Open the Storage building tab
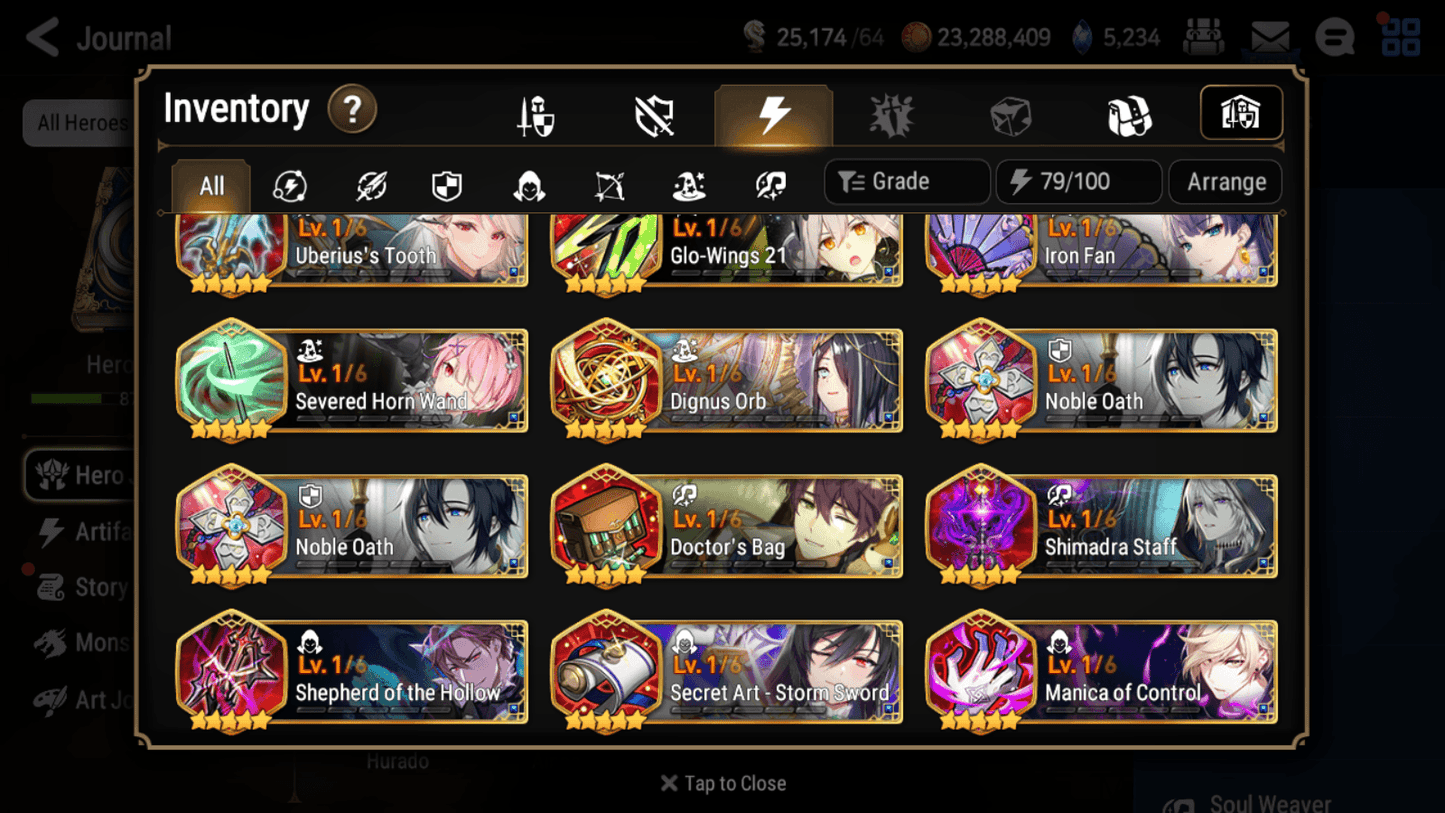 [x=1240, y=113]
